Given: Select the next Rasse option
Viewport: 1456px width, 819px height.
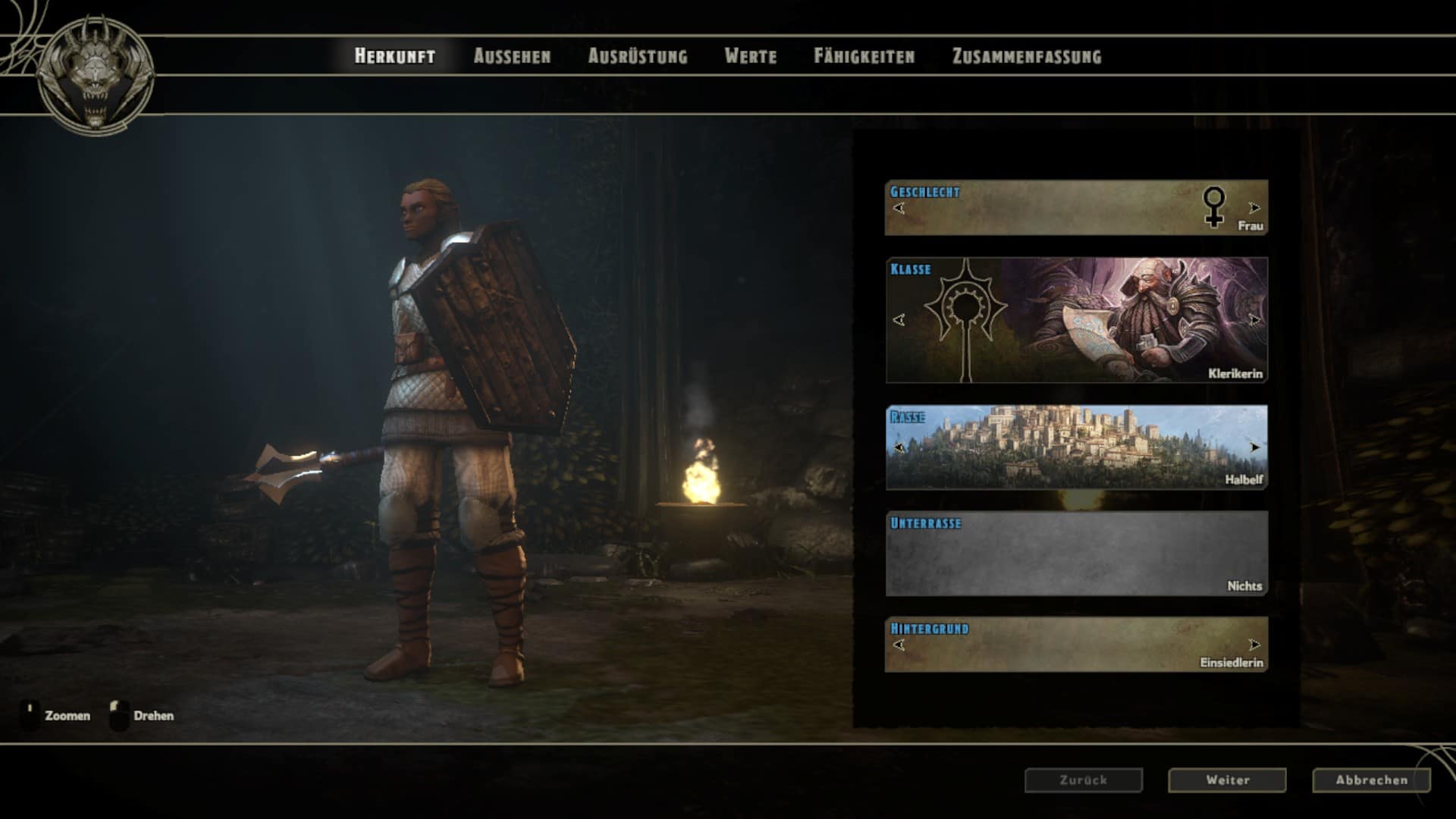Looking at the screenshot, I should point(1254,447).
